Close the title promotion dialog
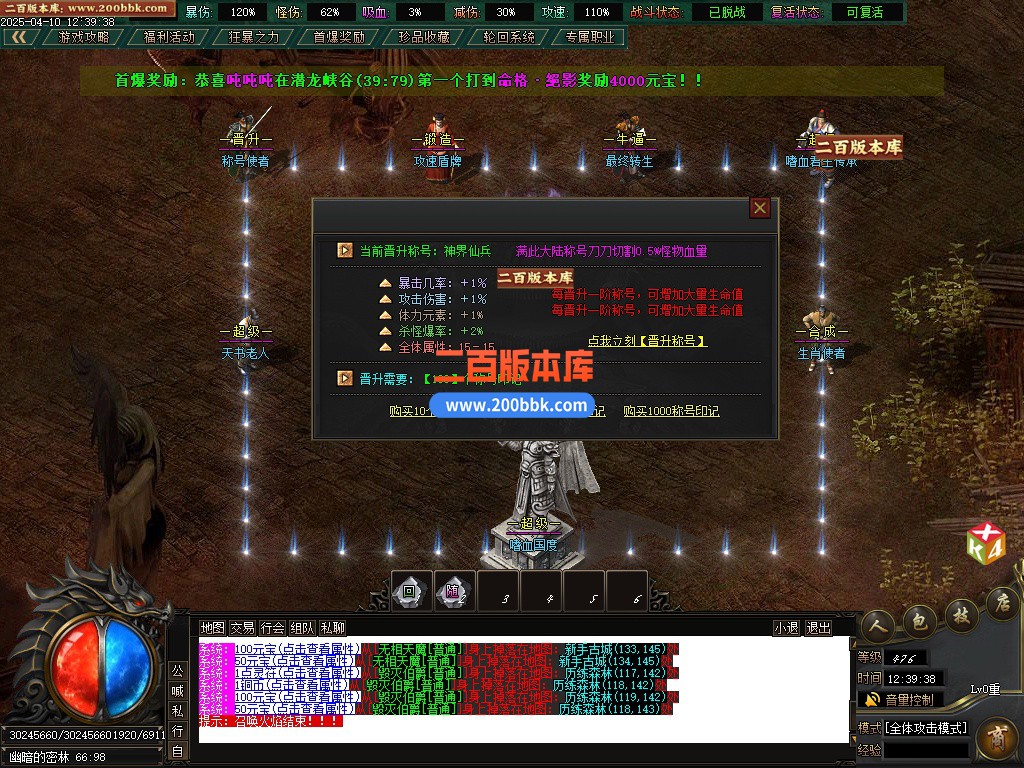This screenshot has height=768, width=1024. tap(760, 208)
